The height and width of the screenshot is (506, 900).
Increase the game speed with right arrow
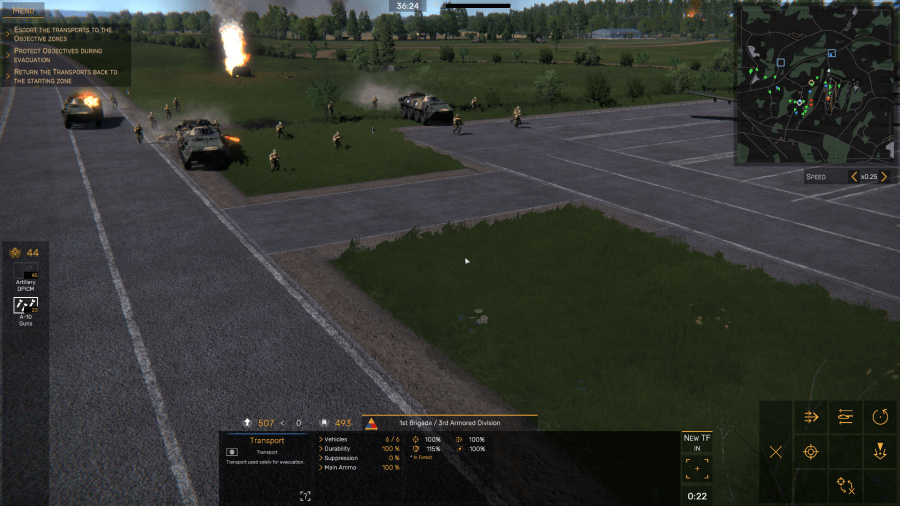884,177
